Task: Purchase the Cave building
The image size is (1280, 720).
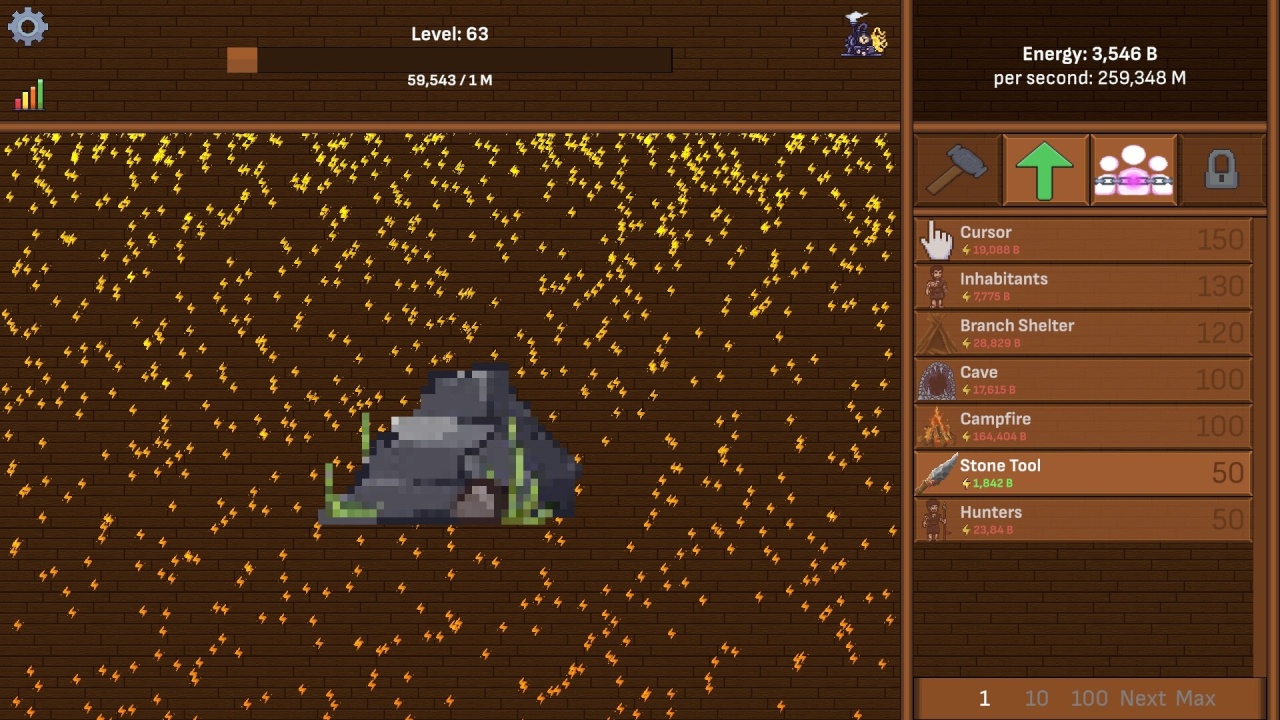Action: (x=1083, y=380)
